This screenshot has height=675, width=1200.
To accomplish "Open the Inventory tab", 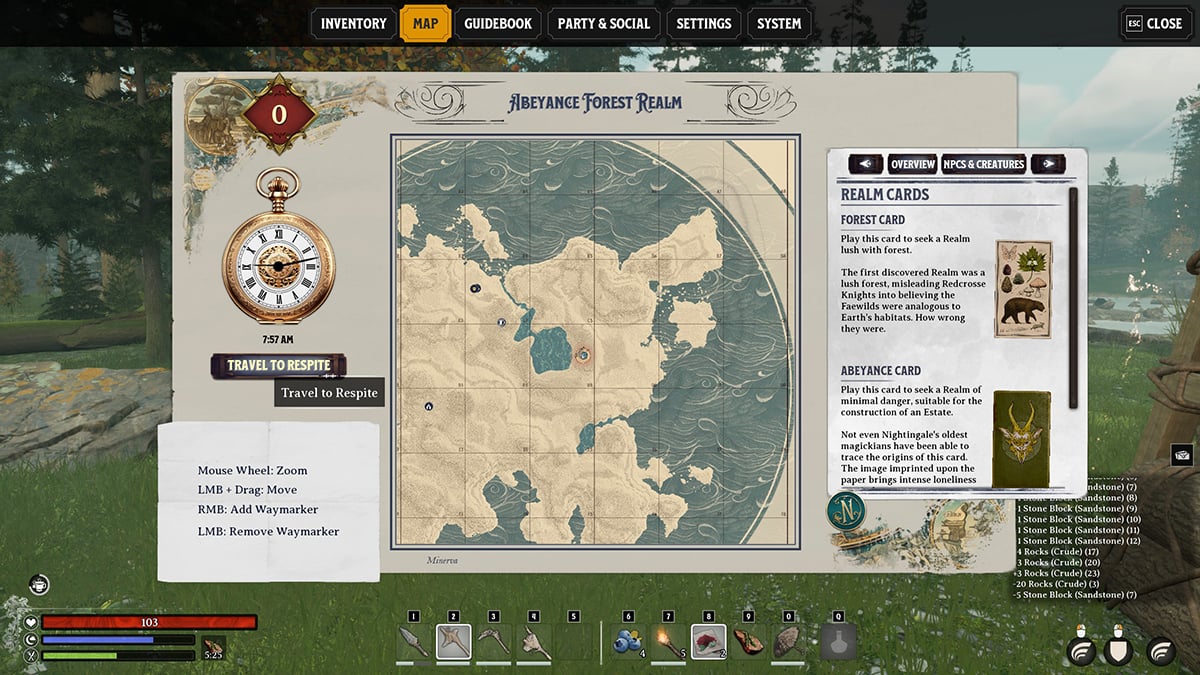I will [354, 23].
